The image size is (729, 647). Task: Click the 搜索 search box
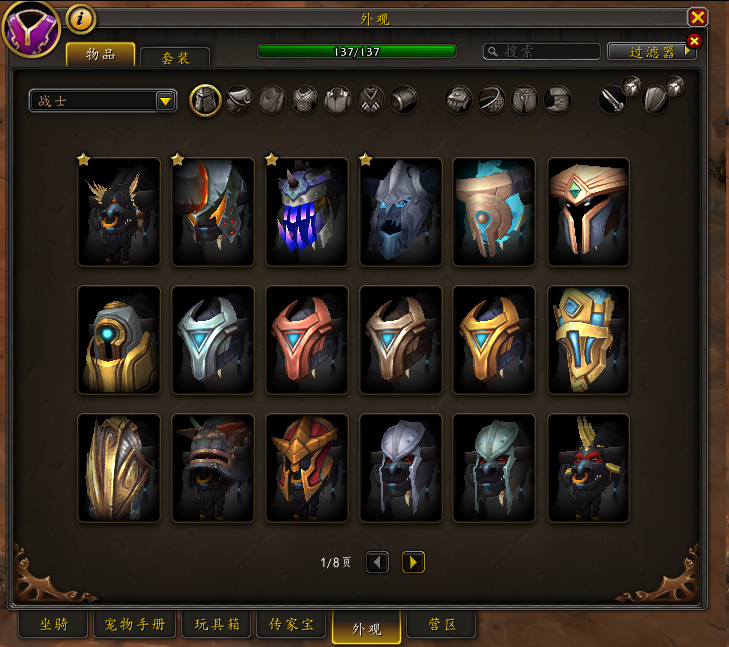coord(541,51)
